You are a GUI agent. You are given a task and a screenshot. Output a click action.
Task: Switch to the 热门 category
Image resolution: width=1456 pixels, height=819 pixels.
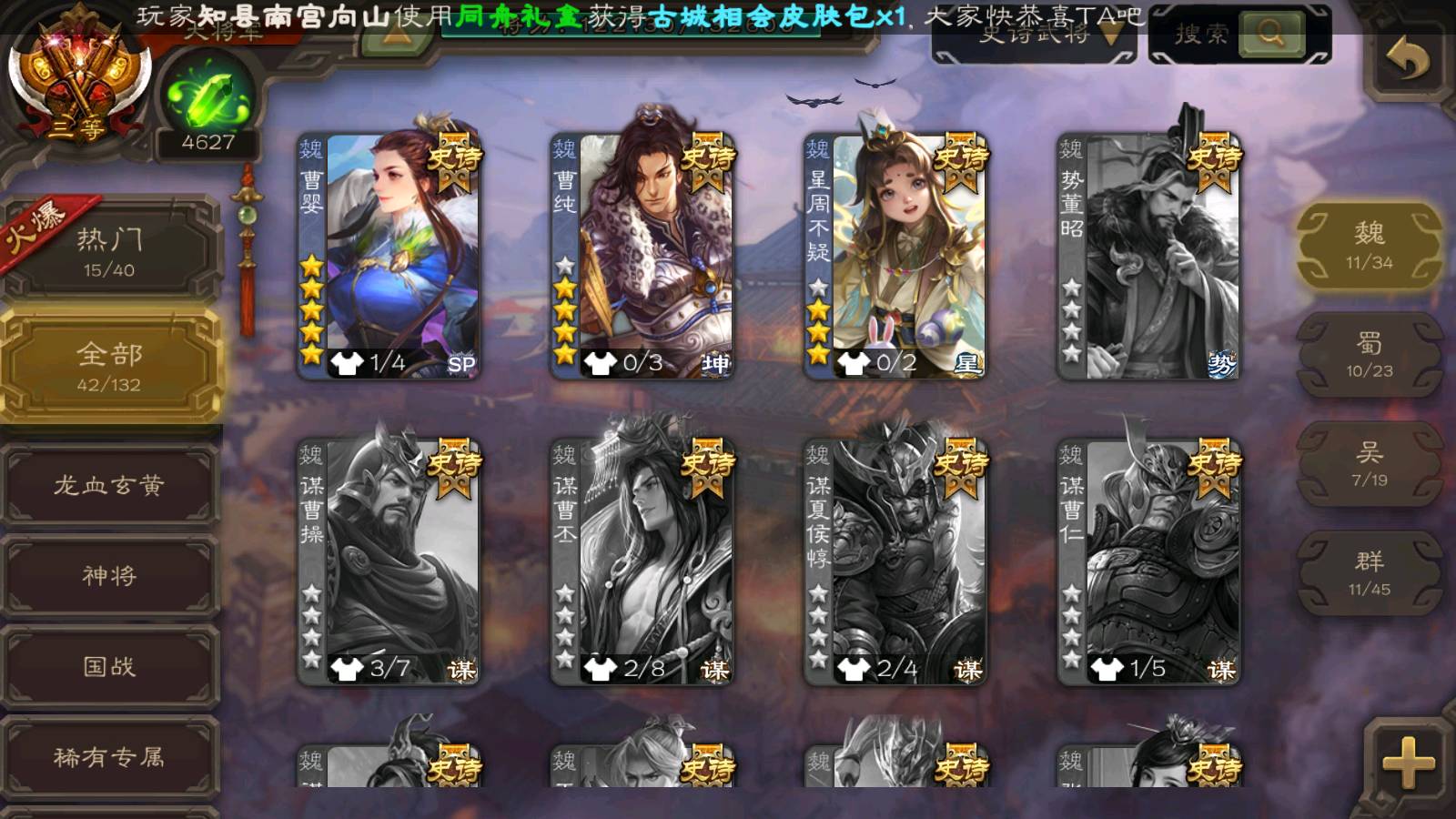point(109,250)
